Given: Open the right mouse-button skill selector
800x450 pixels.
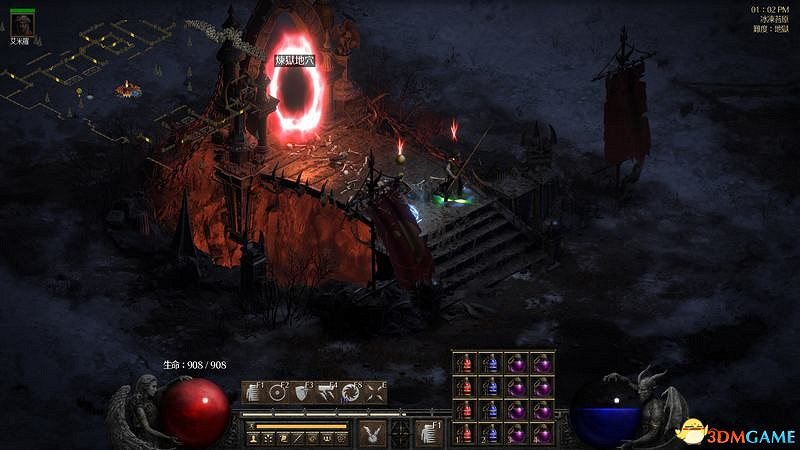Looking at the screenshot, I should 428,432.
